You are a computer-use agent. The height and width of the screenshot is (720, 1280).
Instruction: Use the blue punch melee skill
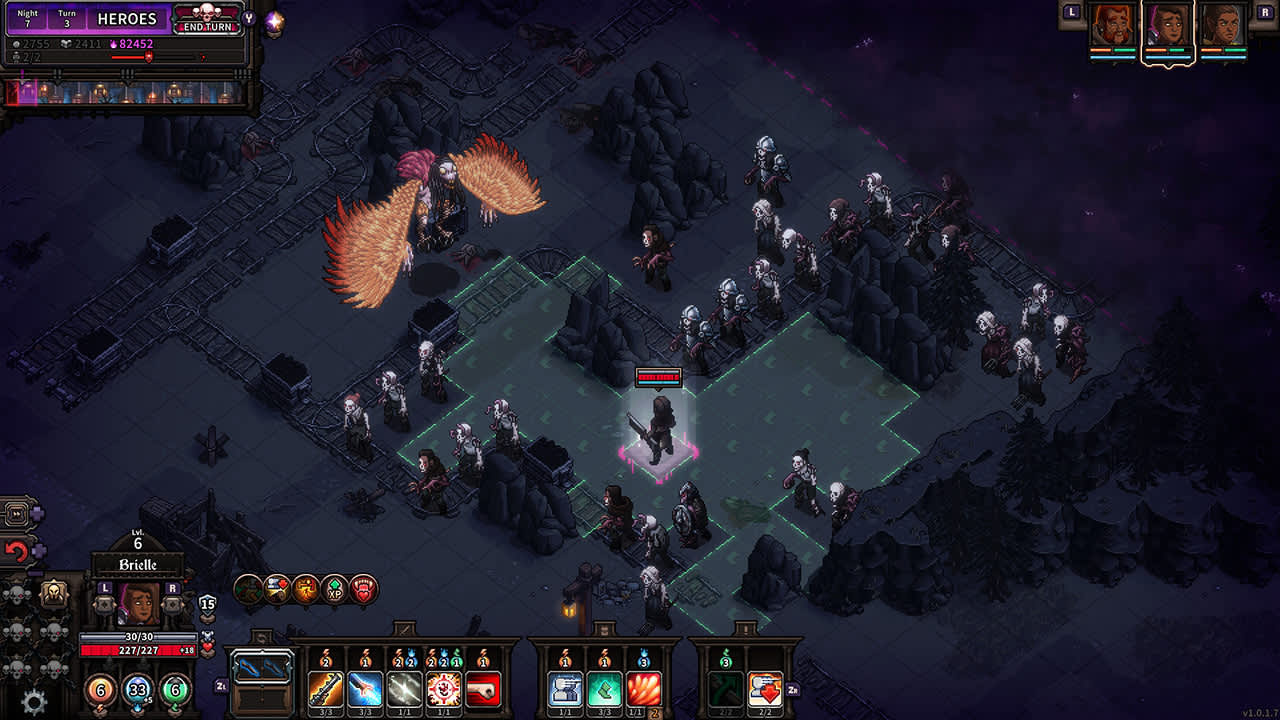pyautogui.click(x=363, y=688)
